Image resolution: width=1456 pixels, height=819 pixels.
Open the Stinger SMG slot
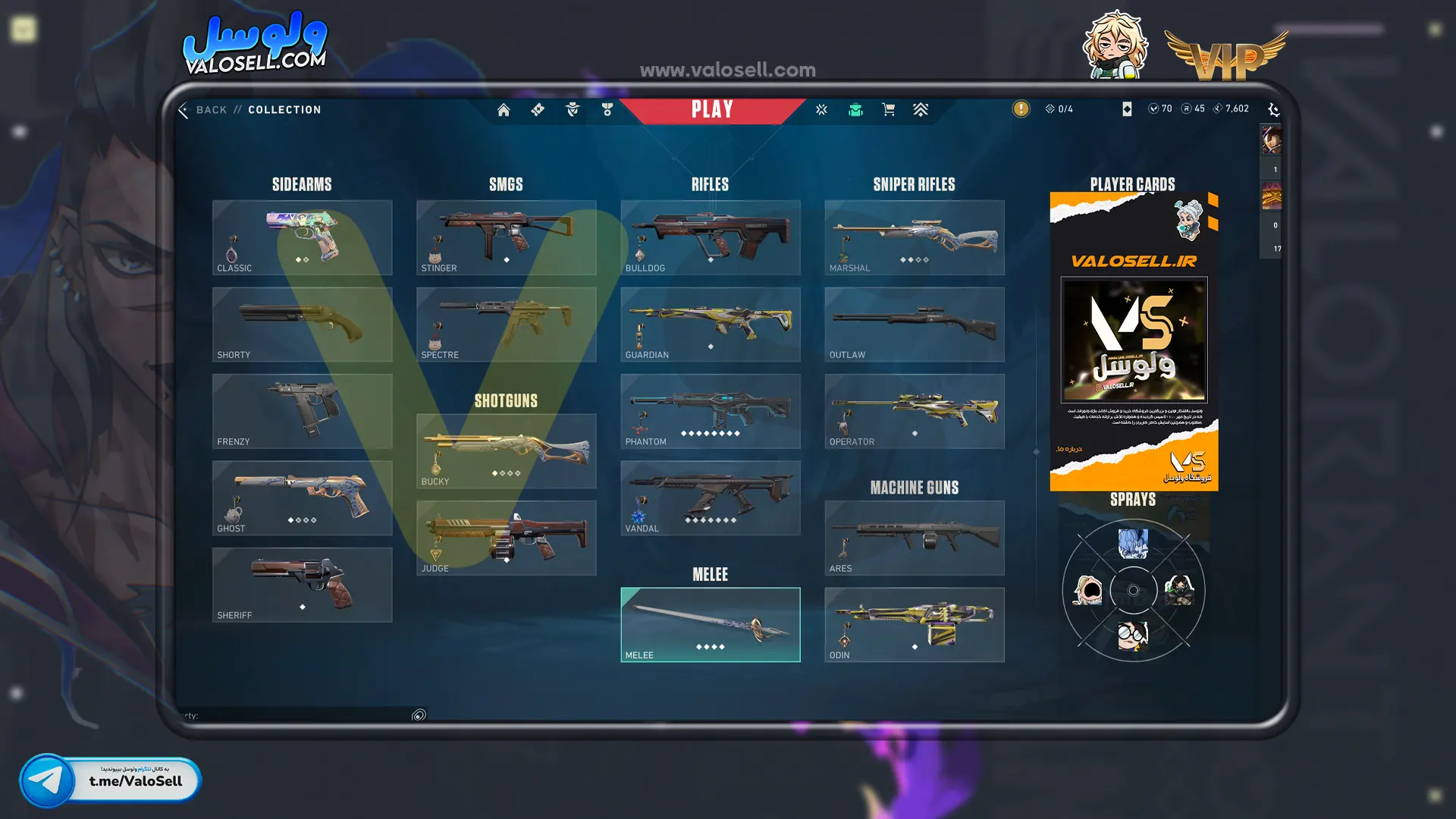coord(506,237)
